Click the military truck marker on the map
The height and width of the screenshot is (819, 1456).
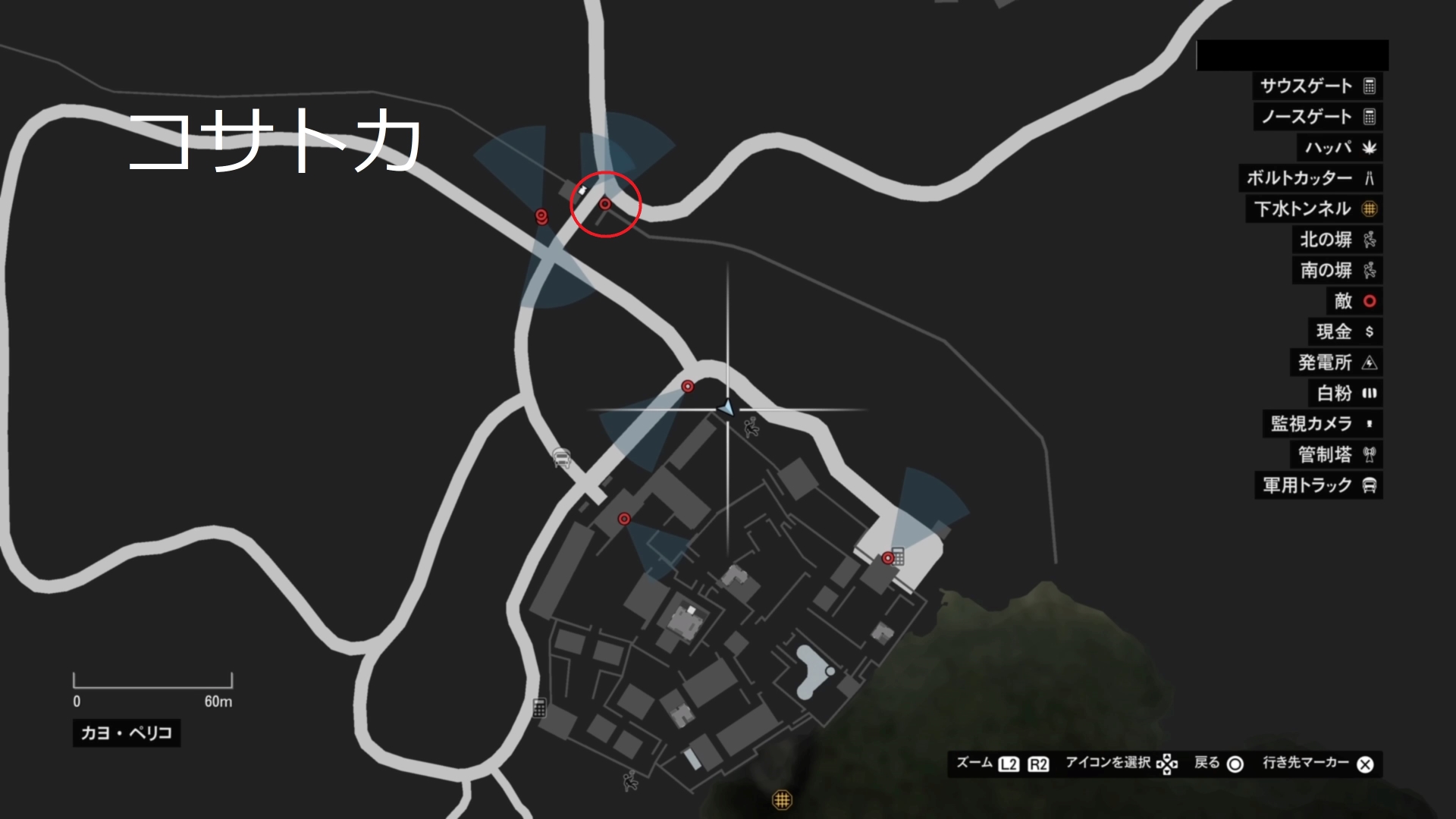[561, 458]
